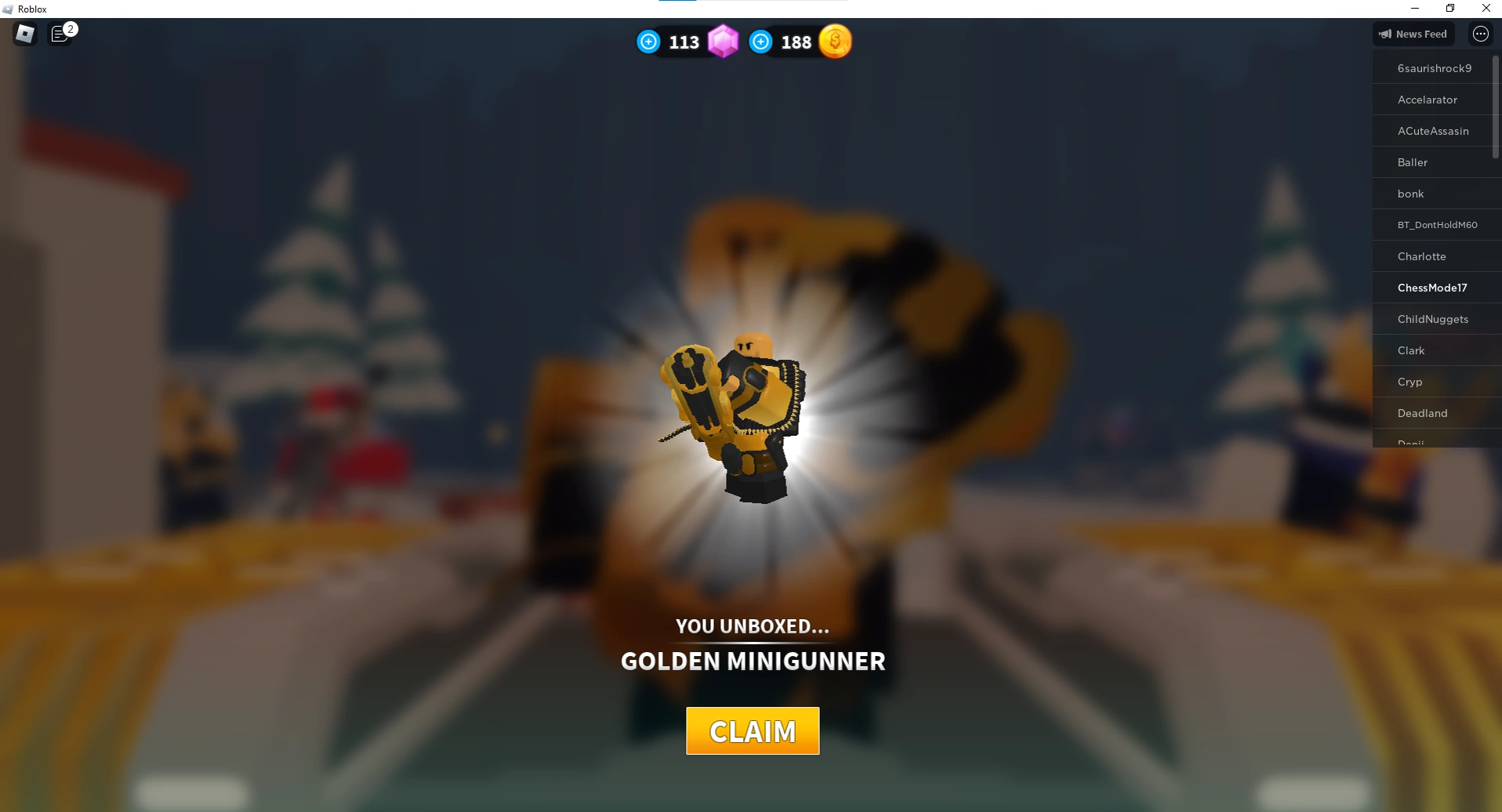This screenshot has height=812, width=1502.
Task: Open the Roblox menu icon
Action: tap(24, 34)
